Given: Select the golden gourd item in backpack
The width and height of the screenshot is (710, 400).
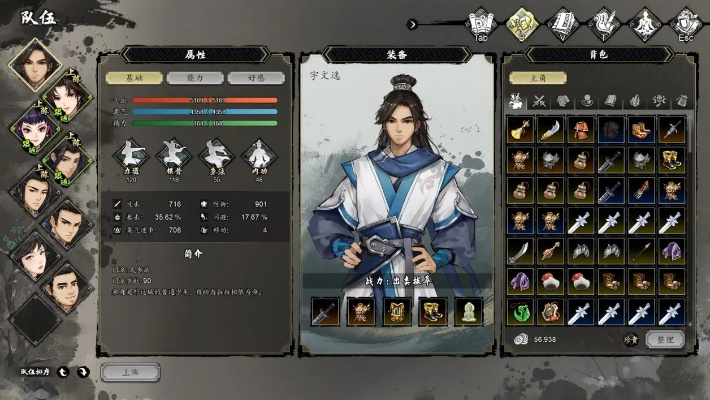Looking at the screenshot, I should [x=520, y=129].
